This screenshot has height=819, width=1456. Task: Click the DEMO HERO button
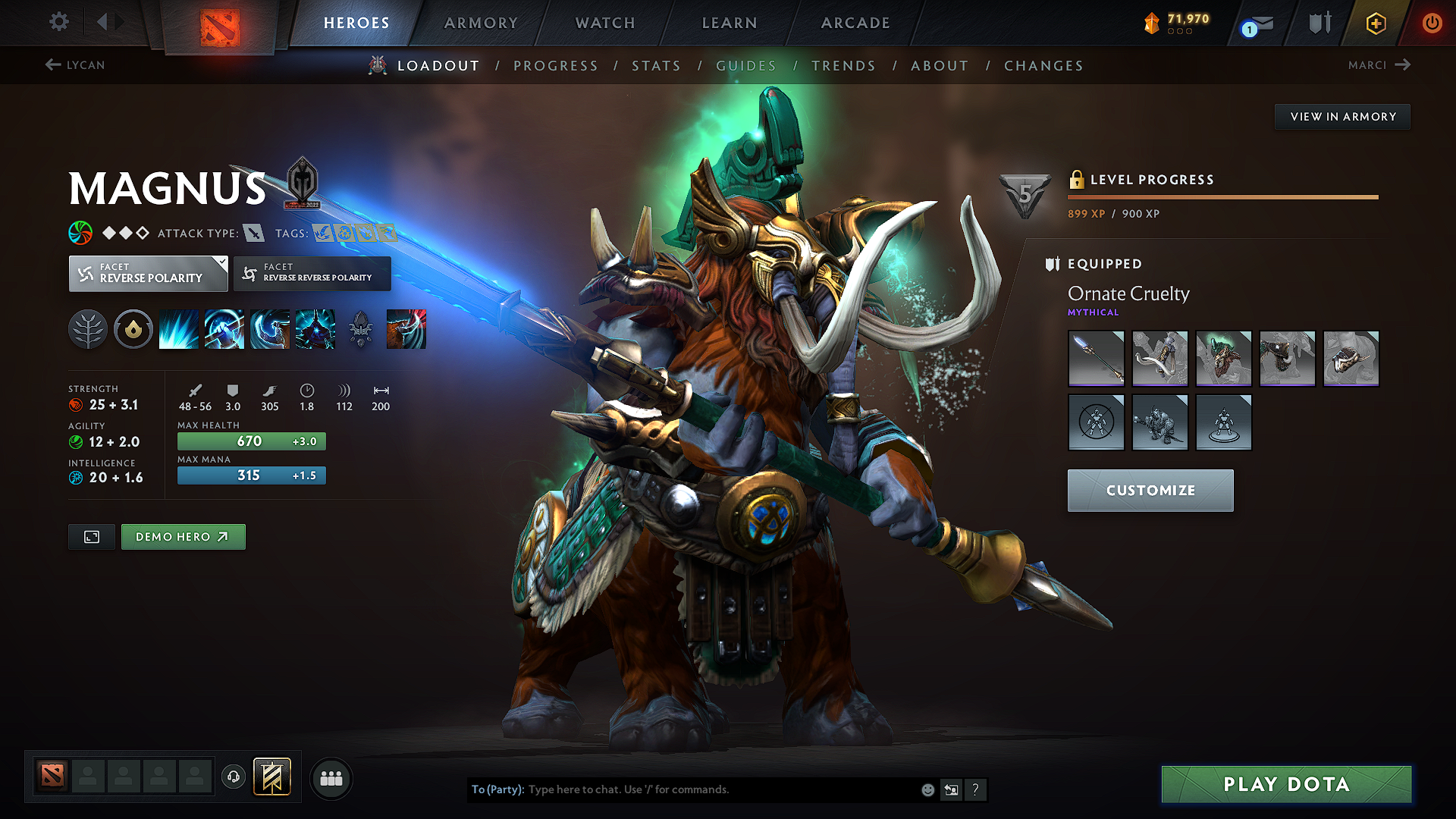point(183,536)
